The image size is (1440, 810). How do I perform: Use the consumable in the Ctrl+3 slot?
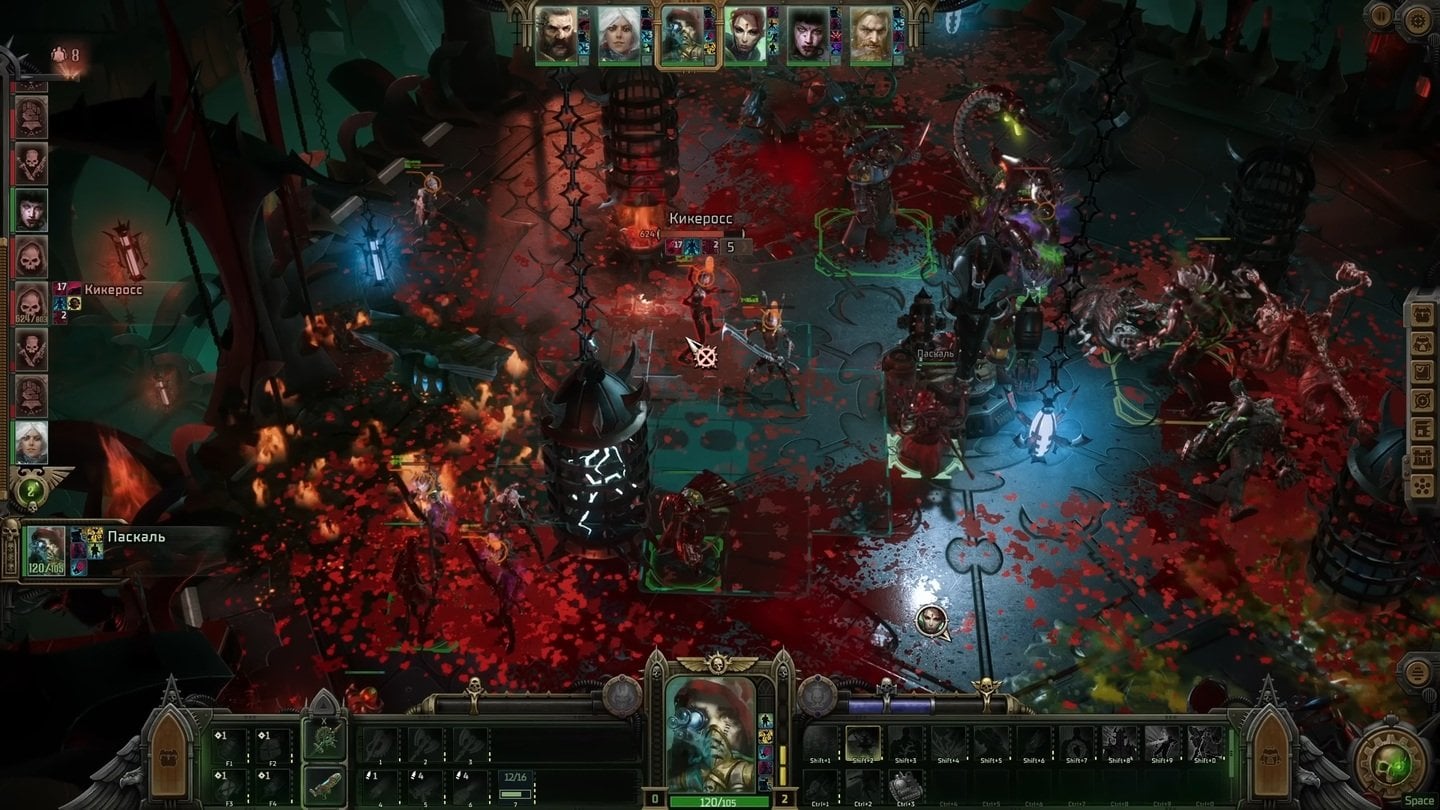tap(905, 785)
